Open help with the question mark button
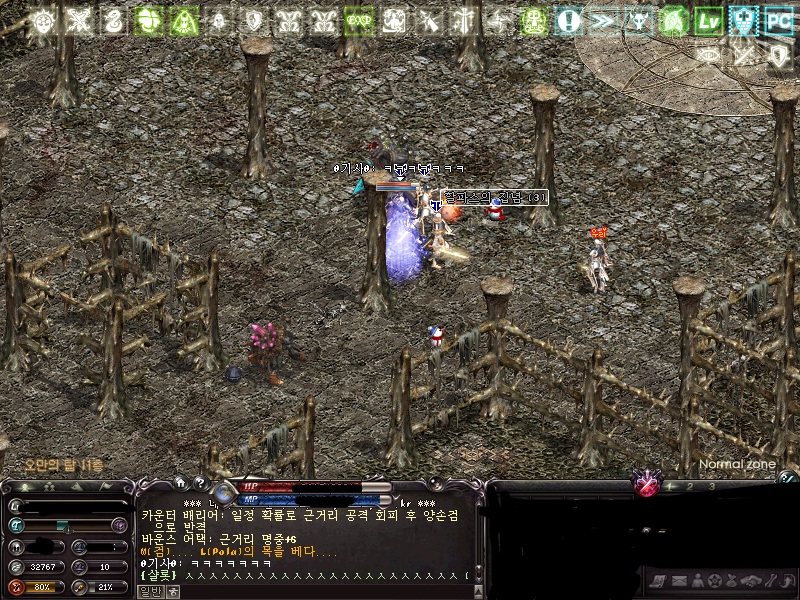The height and width of the screenshot is (600, 800). 199,483
